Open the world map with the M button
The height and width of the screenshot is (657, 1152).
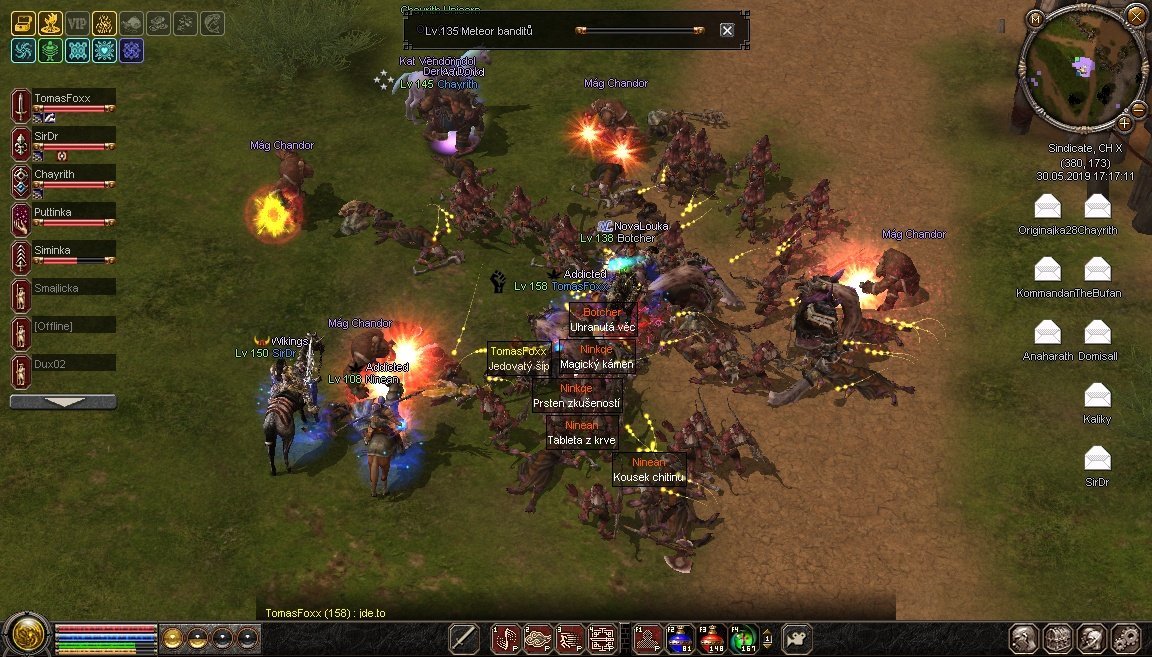(x=1036, y=19)
